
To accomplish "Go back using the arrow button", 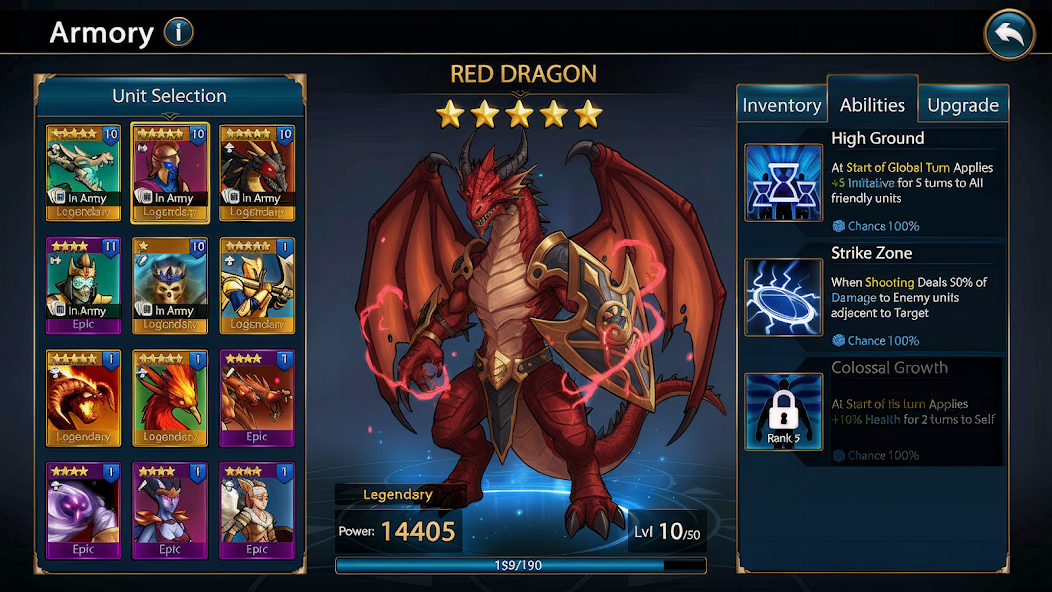I will (x=1009, y=36).
